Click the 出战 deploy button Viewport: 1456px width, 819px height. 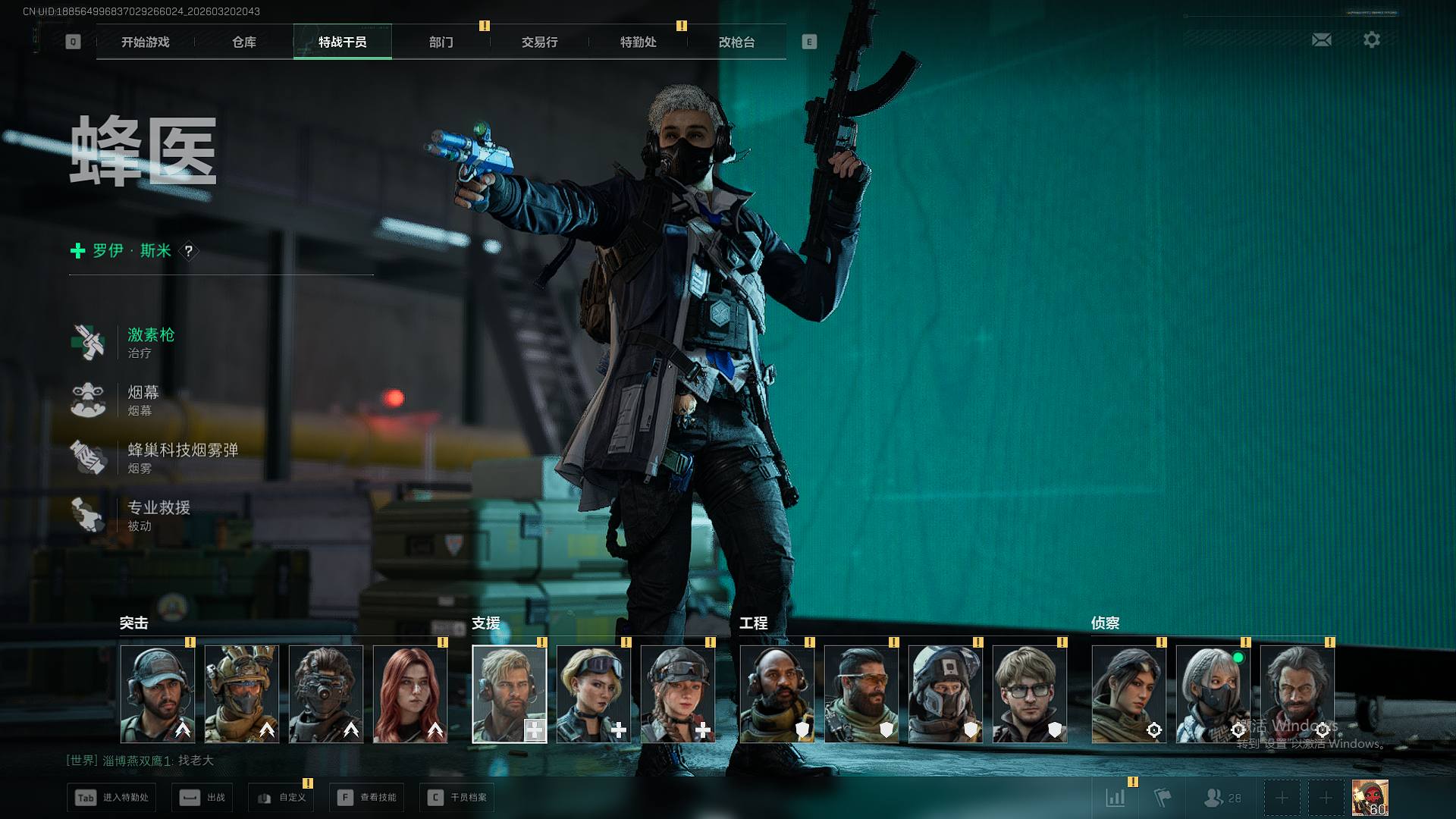point(202,798)
